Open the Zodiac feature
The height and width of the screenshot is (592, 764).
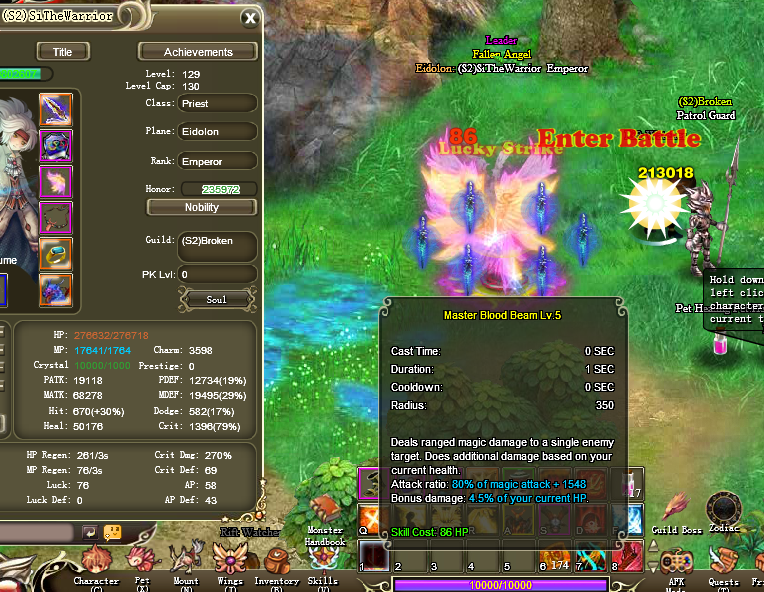[724, 508]
